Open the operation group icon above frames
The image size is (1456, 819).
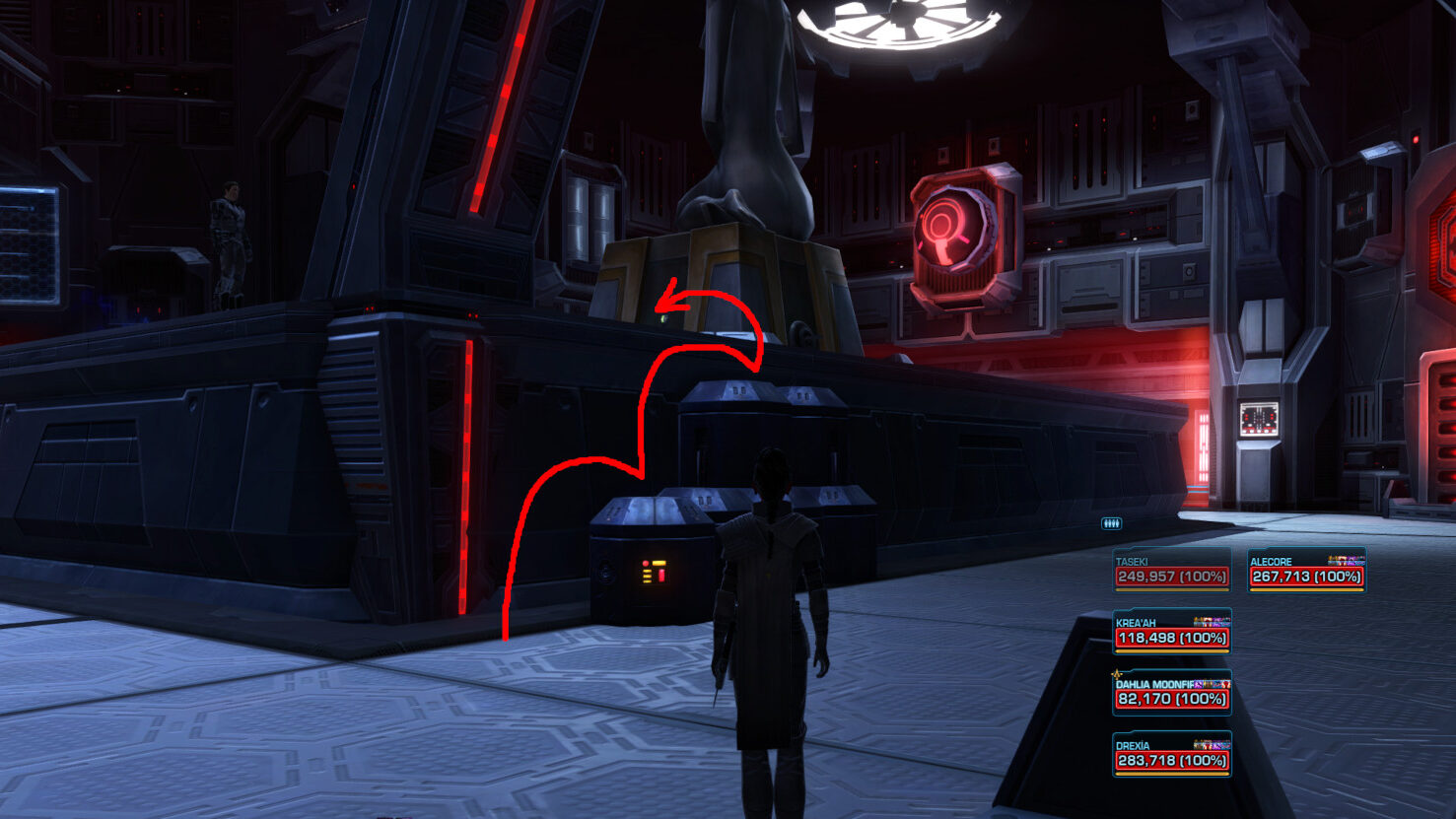tap(1111, 523)
